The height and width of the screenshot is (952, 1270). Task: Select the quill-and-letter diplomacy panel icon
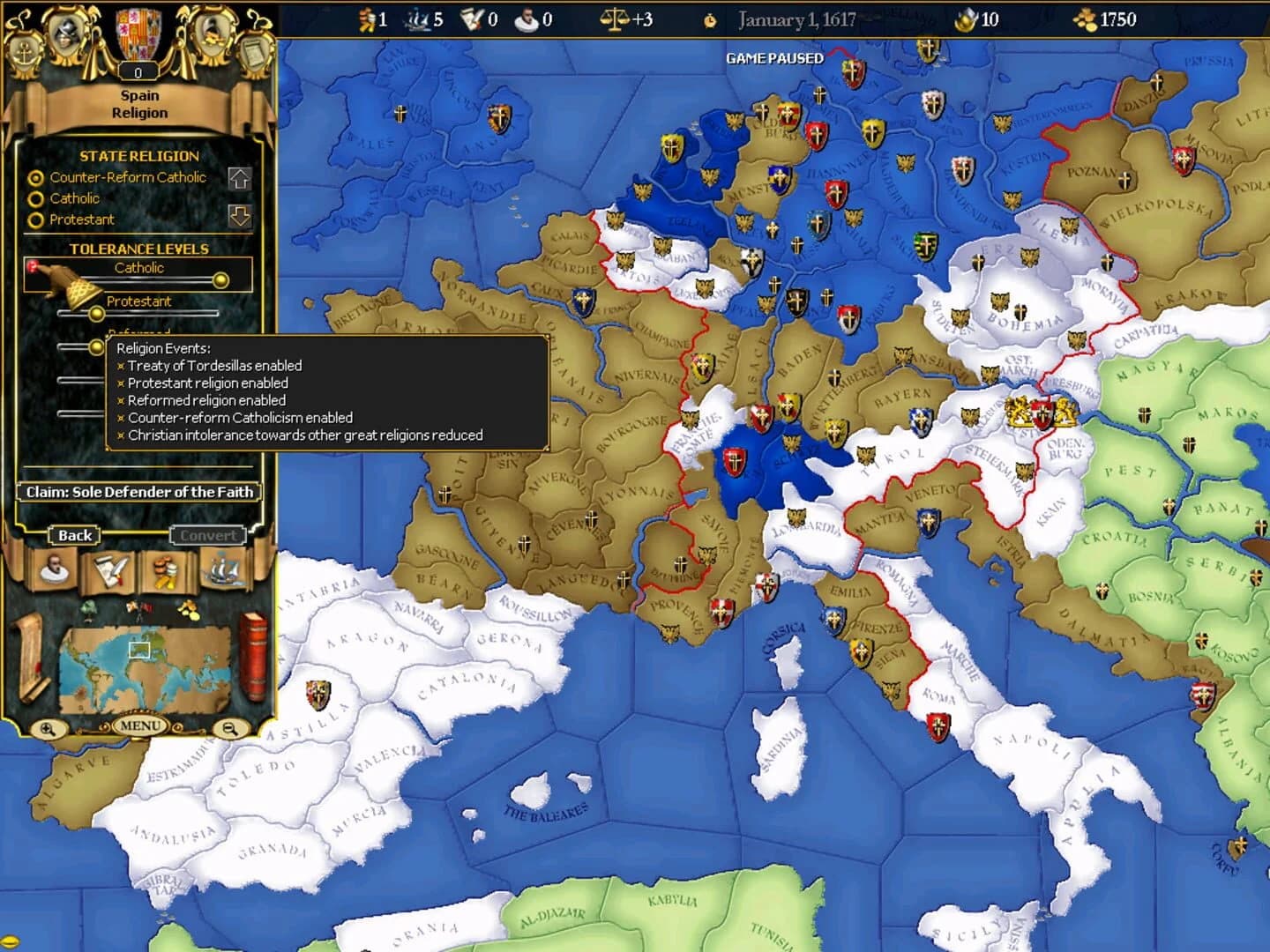pos(110,570)
